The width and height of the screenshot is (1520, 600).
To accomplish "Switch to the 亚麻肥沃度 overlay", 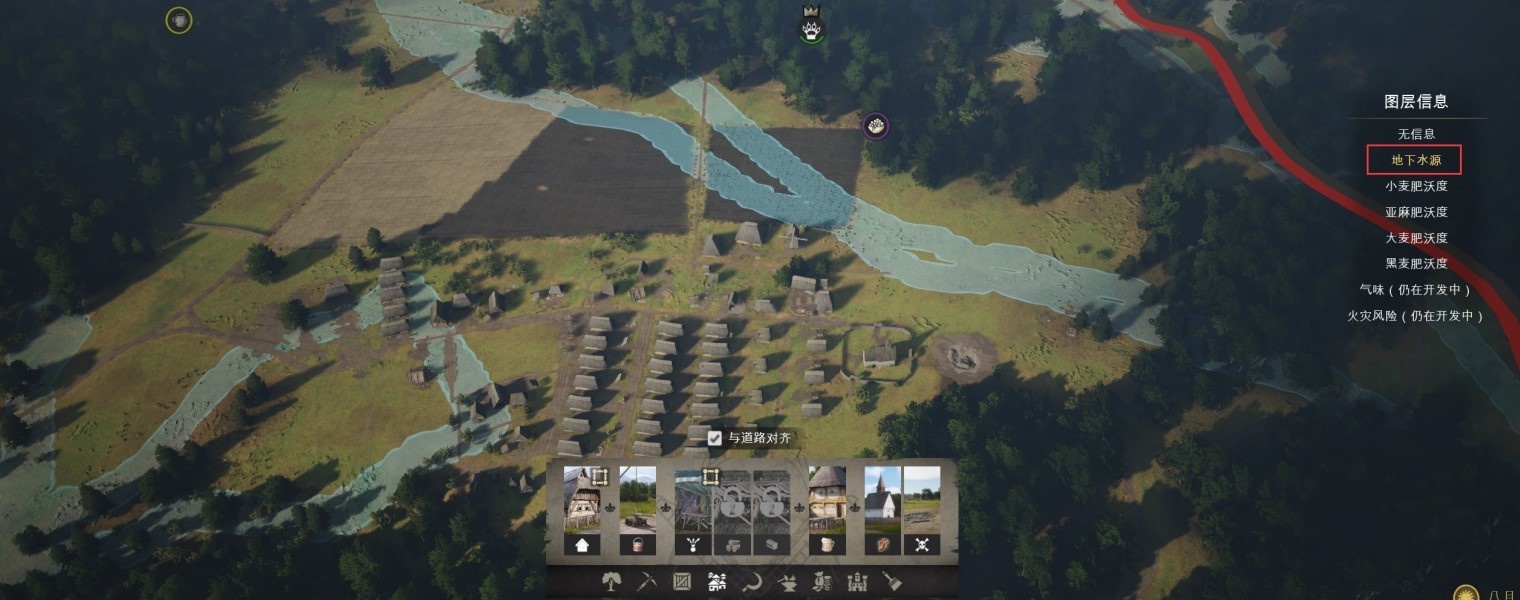I will 1415,212.
